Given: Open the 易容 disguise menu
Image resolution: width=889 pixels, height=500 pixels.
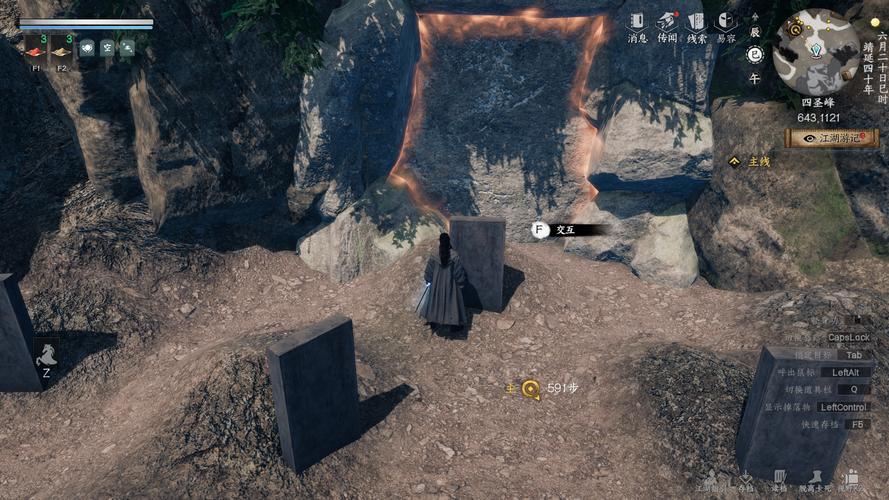Looking at the screenshot, I should pos(726,25).
